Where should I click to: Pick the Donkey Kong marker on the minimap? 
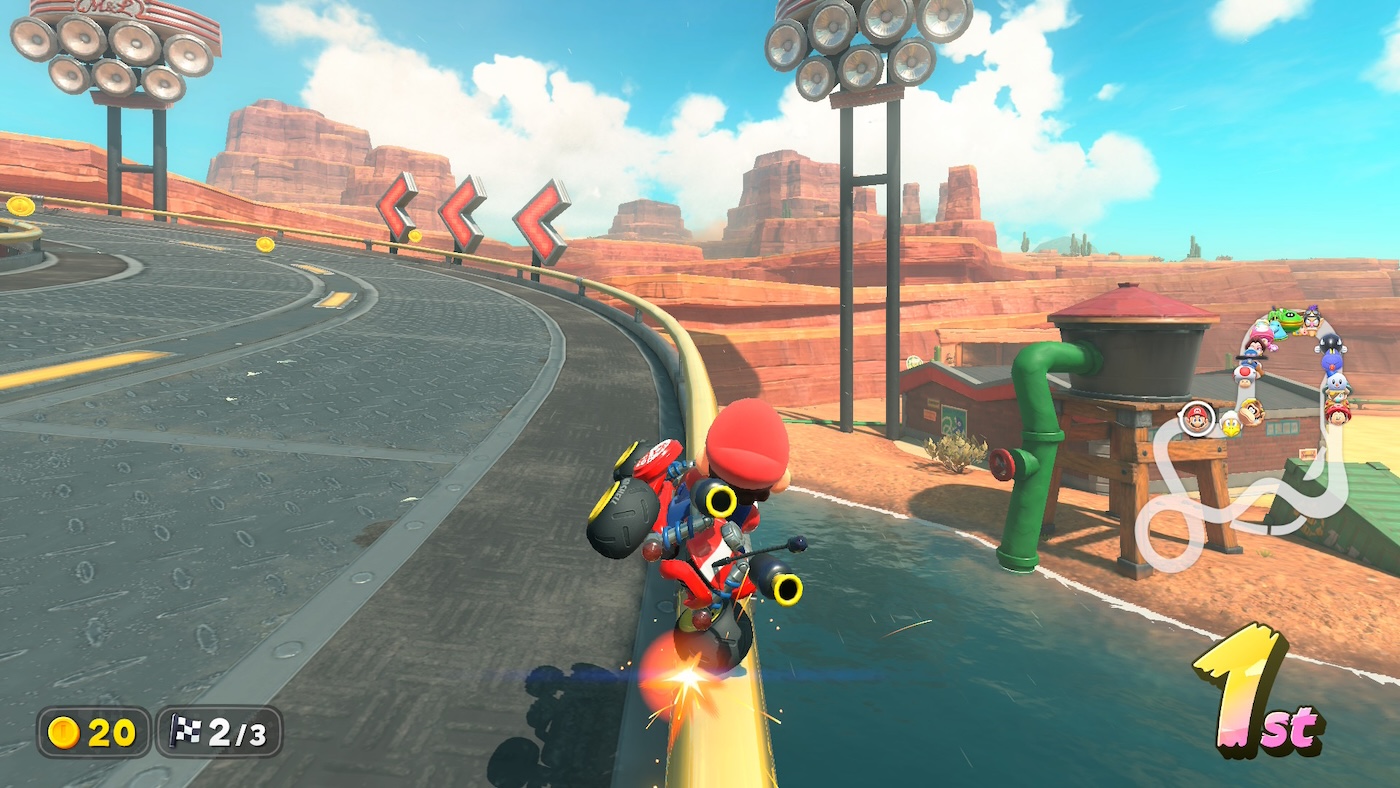(1251, 410)
